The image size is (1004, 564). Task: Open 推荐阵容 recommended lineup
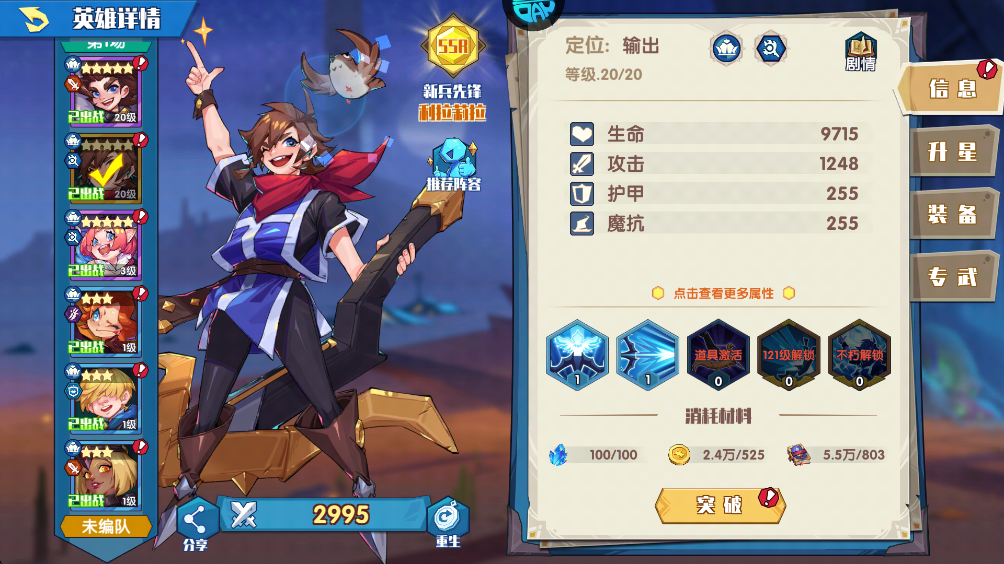453,166
